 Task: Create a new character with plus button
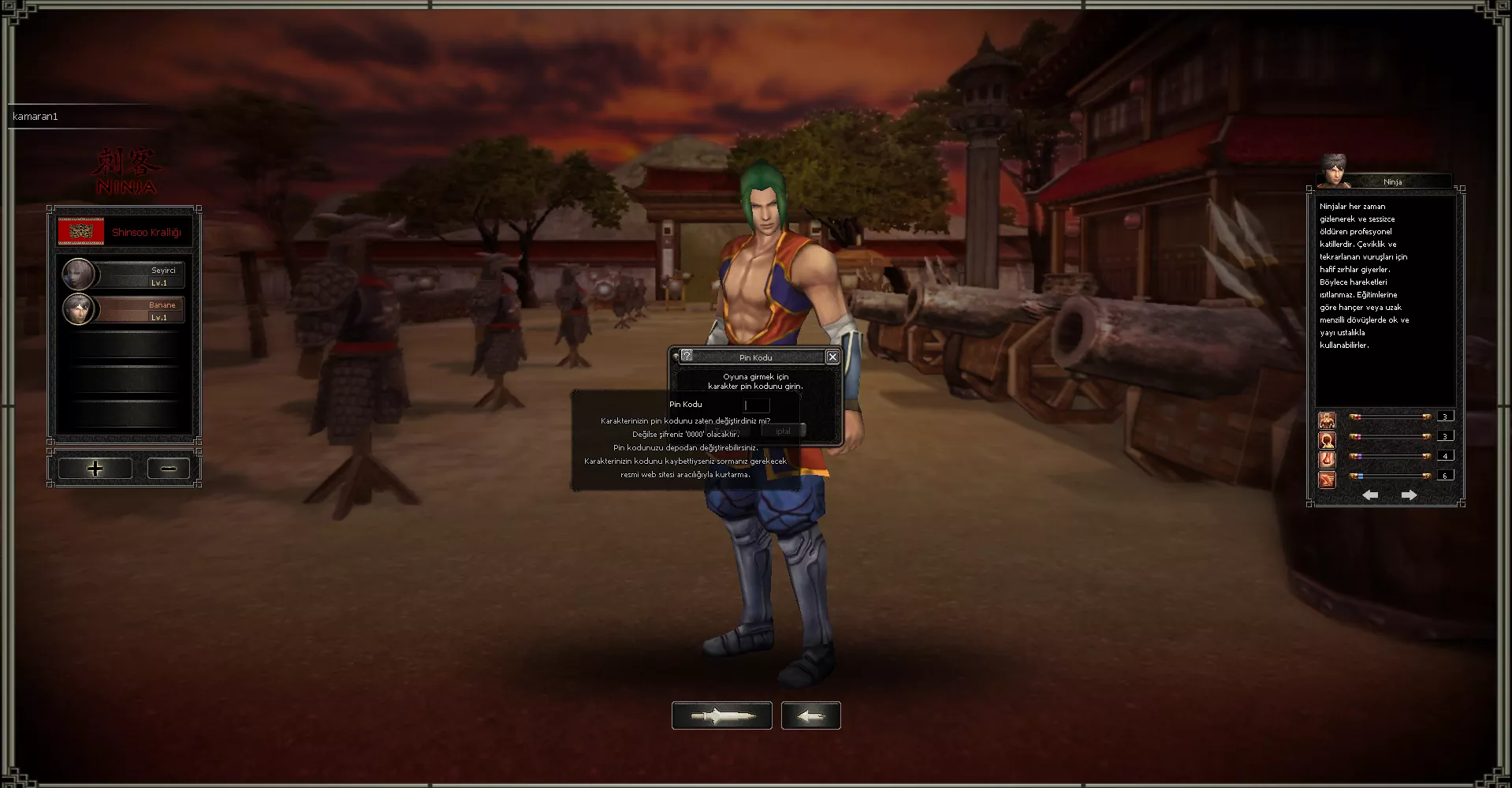pos(95,469)
